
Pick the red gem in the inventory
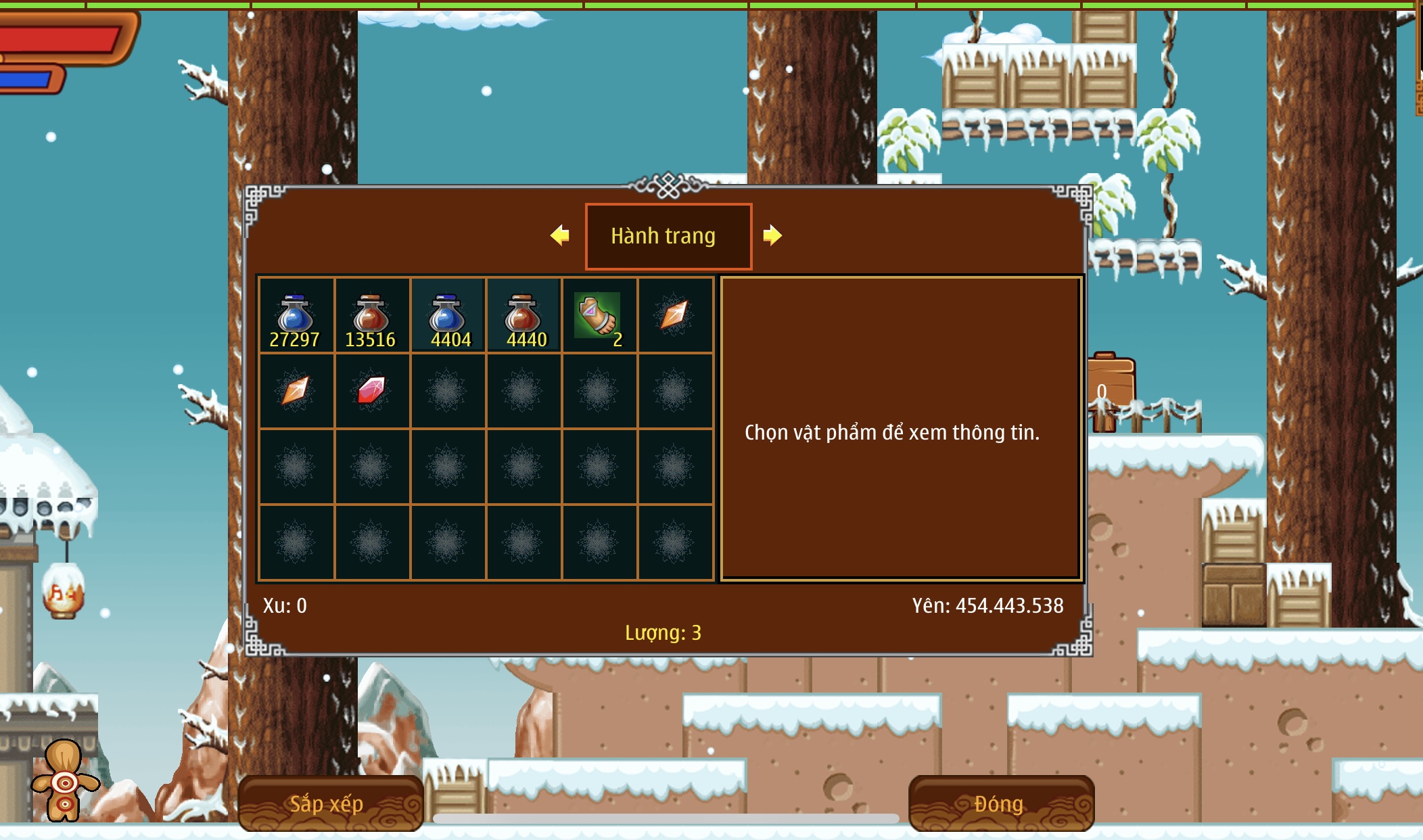pos(371,391)
